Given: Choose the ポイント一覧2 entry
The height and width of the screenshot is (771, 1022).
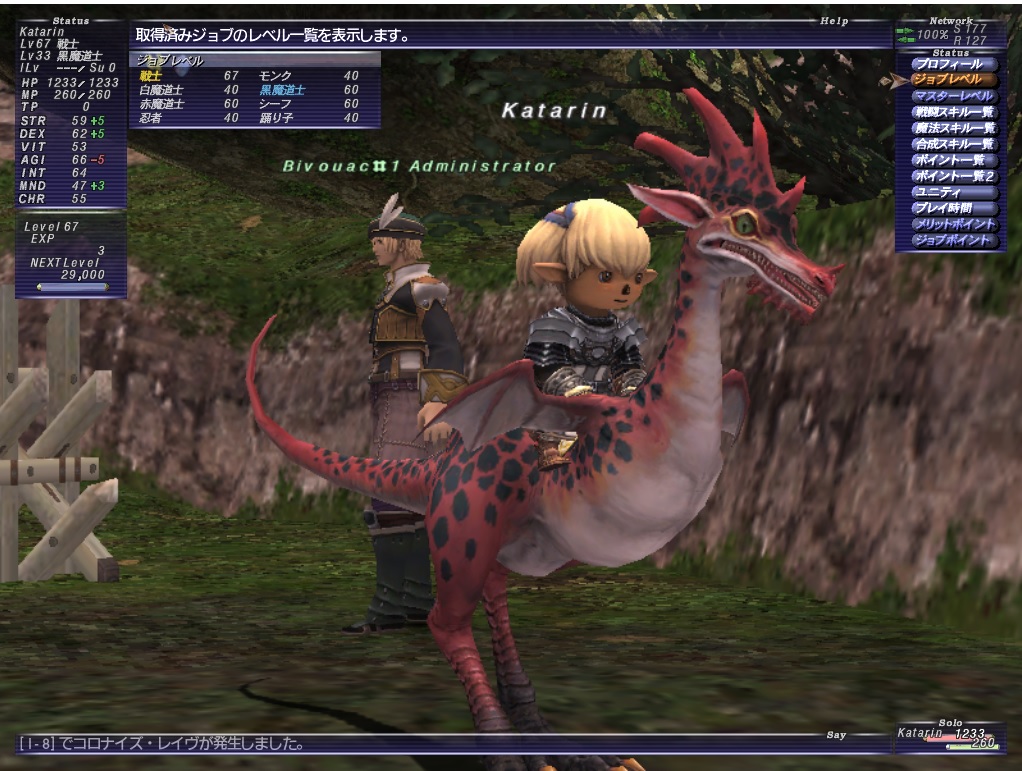Looking at the screenshot, I should pos(951,176).
